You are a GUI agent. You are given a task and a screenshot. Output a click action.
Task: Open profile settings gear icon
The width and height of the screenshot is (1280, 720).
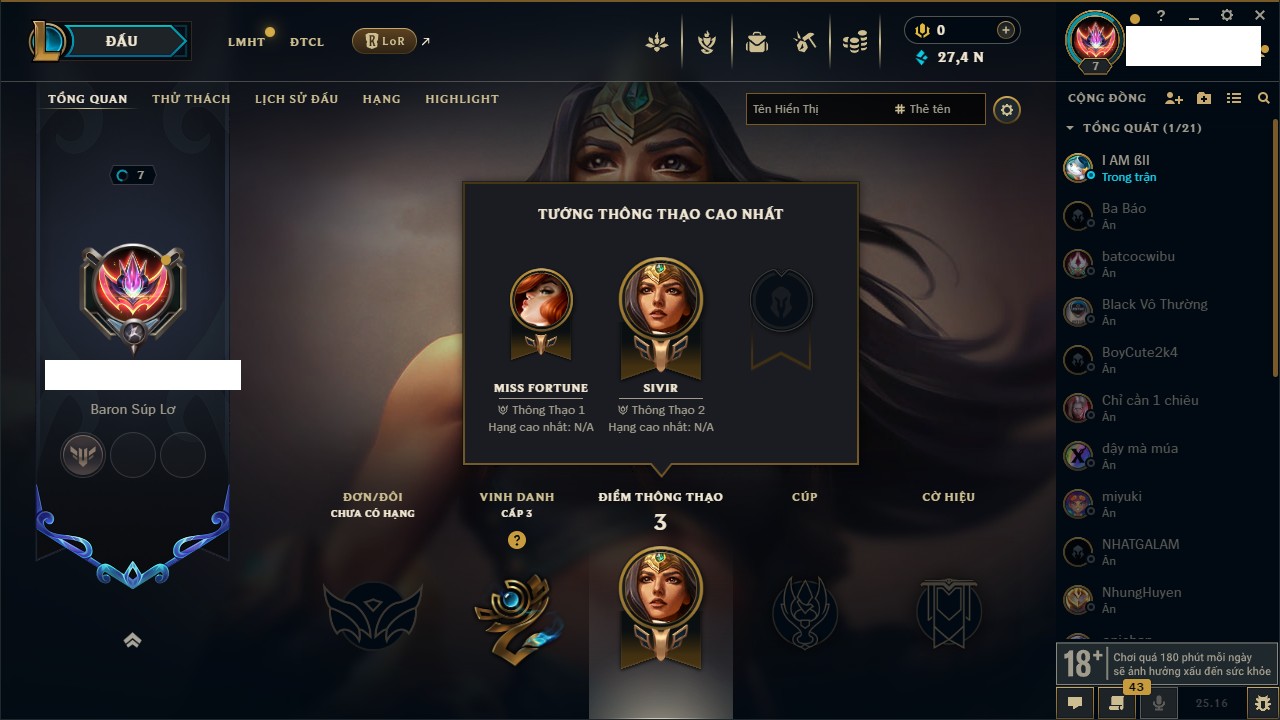click(1007, 110)
